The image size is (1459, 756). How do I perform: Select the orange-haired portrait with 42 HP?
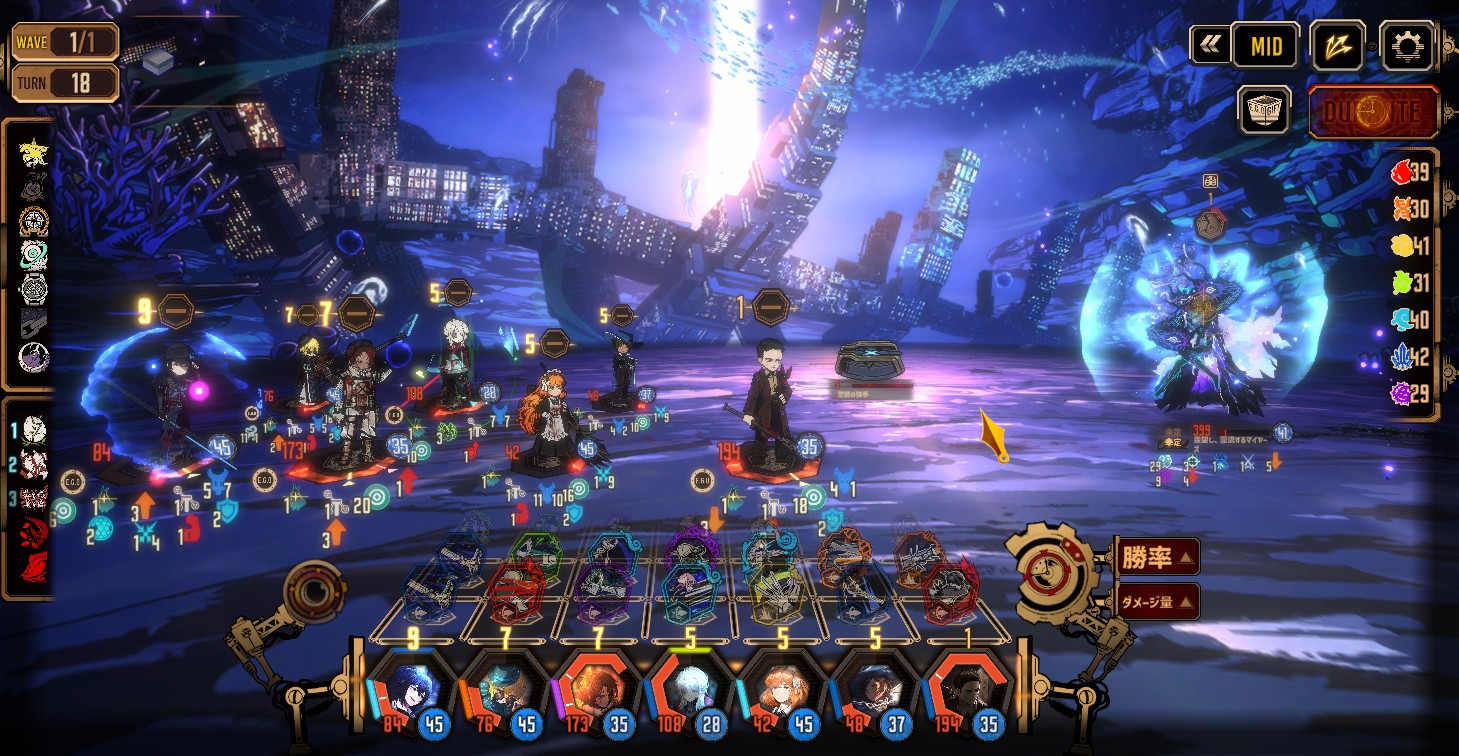coord(779,690)
